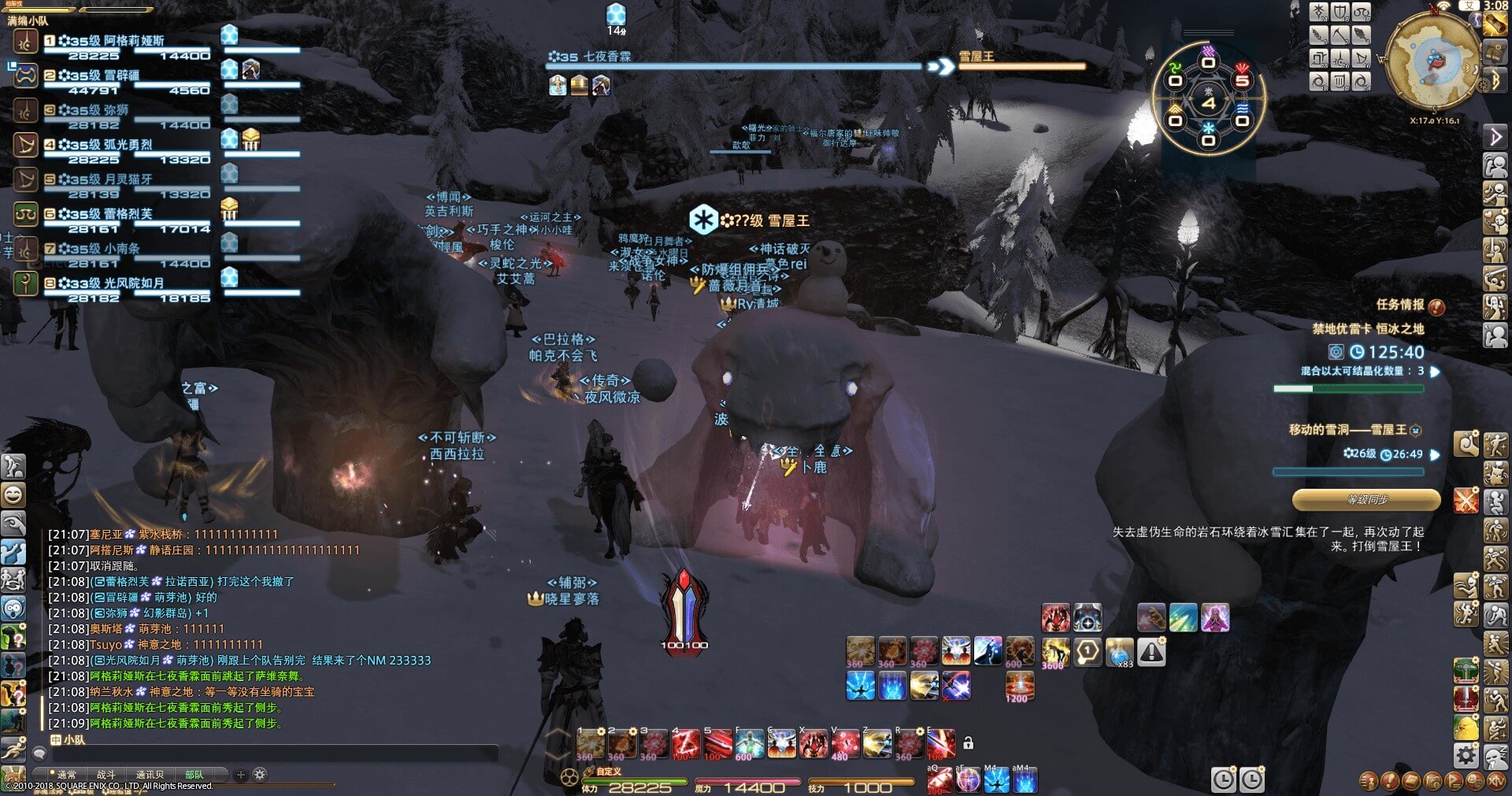Select the yellow chocobo icon on sidebar

pyautogui.click(x=1466, y=728)
